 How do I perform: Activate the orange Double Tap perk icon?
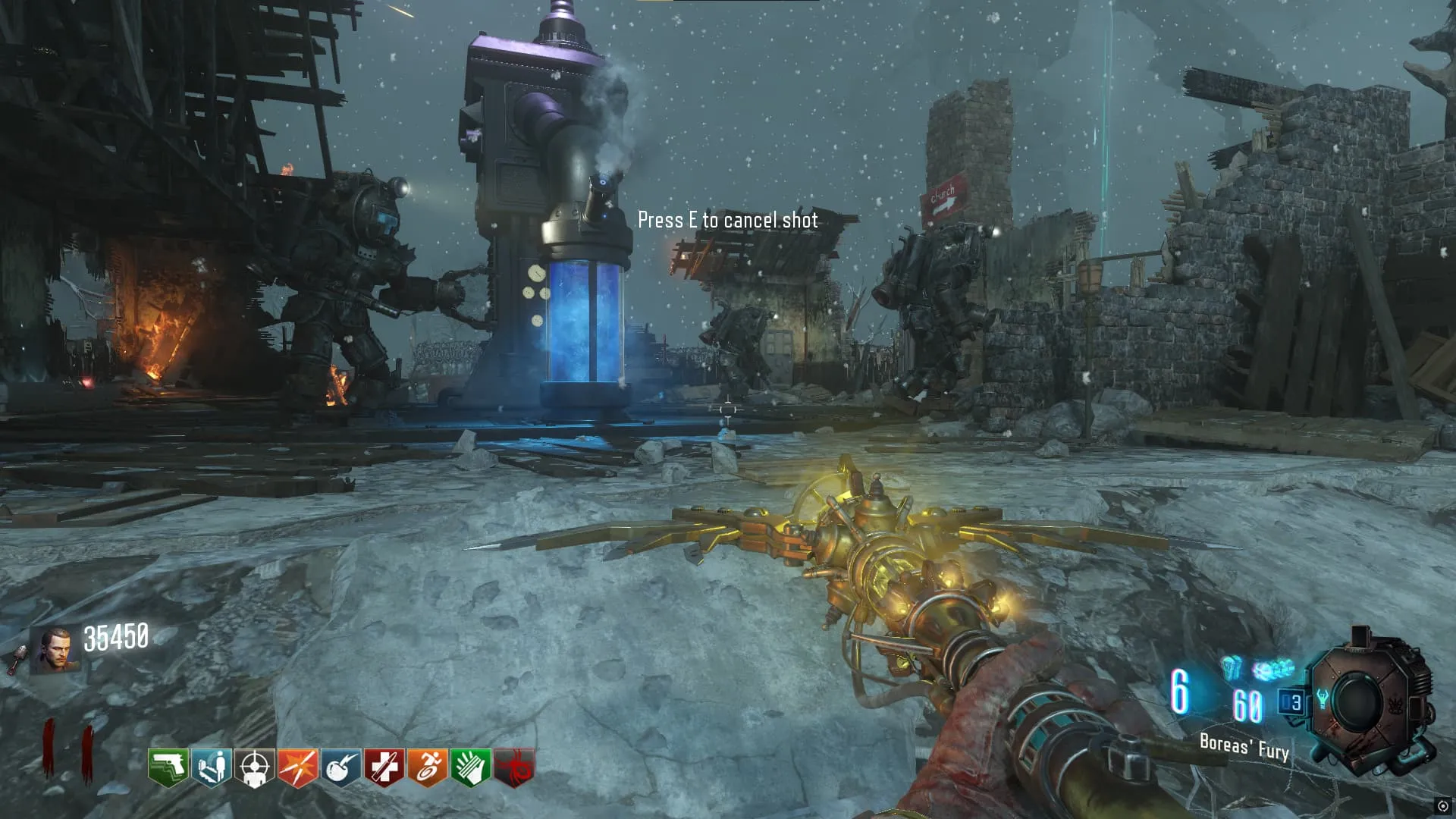point(298,767)
